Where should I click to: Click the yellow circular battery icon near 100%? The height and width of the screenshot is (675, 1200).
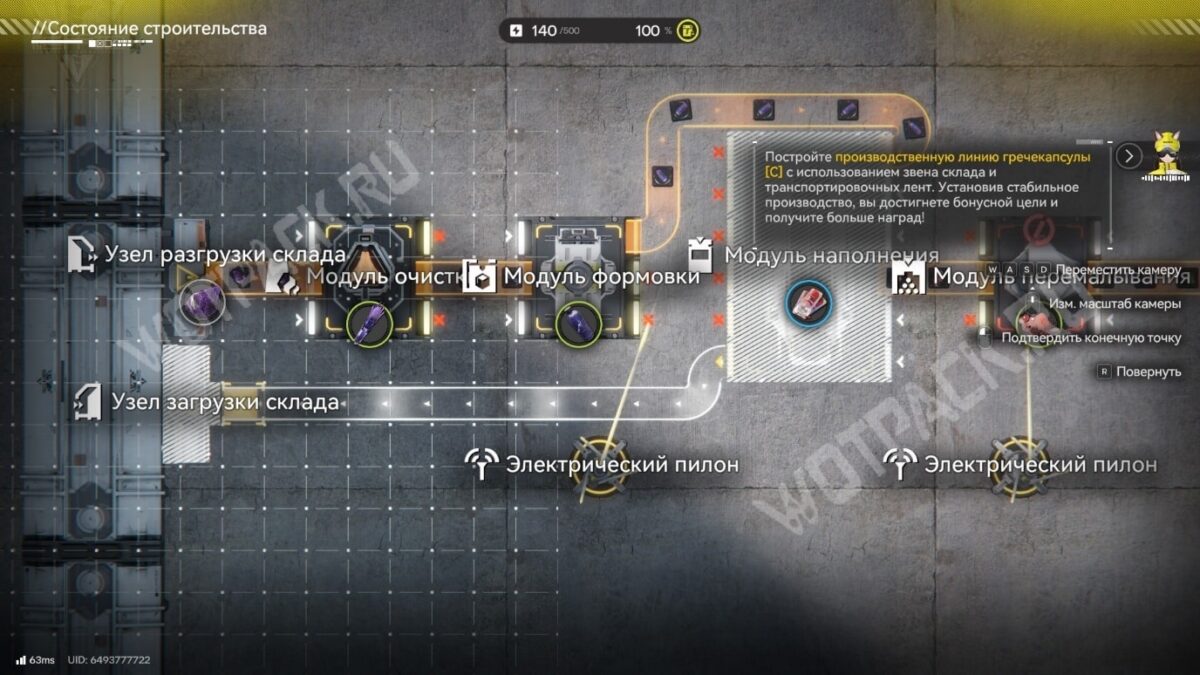click(x=688, y=31)
